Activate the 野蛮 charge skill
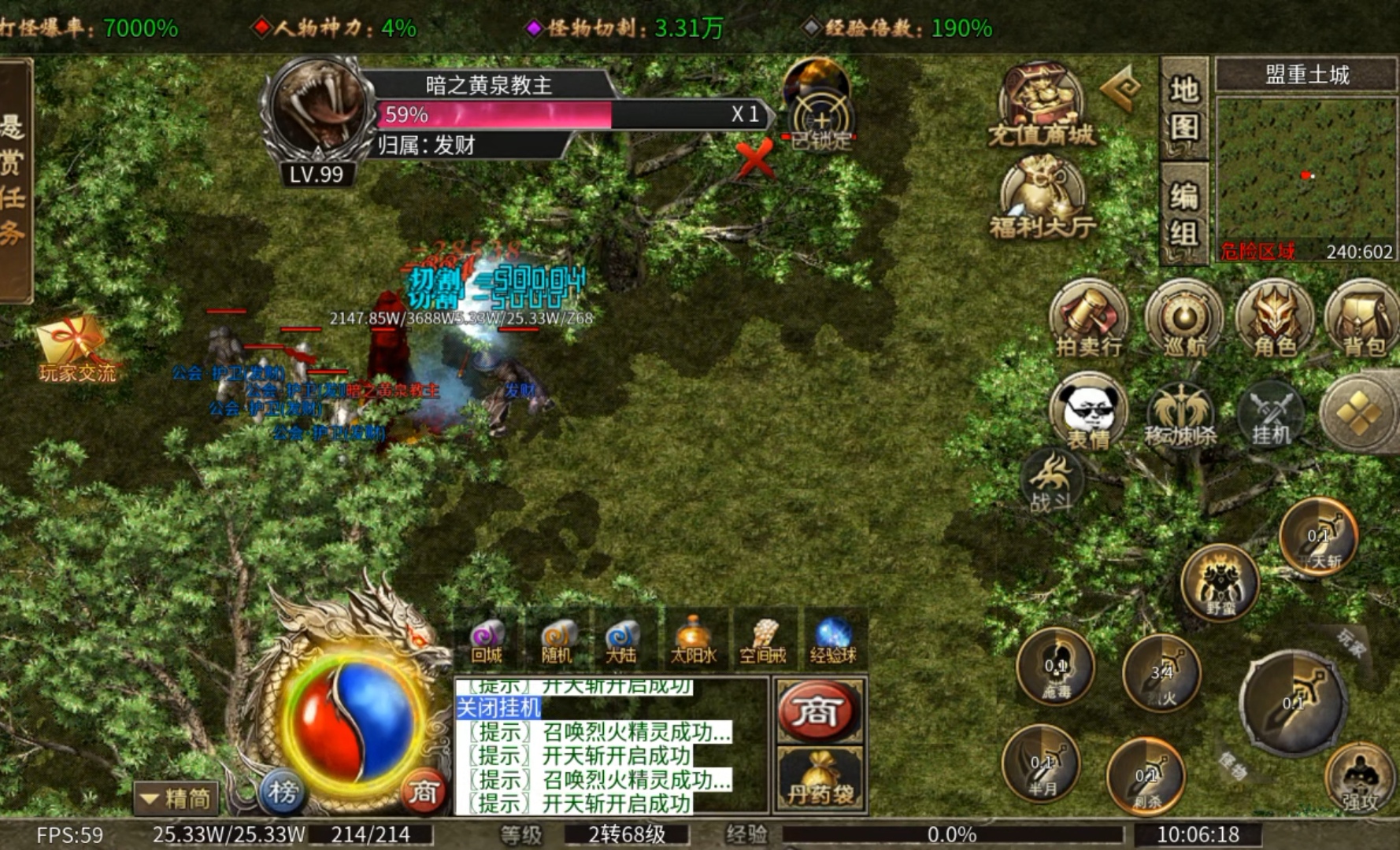1400x850 pixels. click(1220, 584)
